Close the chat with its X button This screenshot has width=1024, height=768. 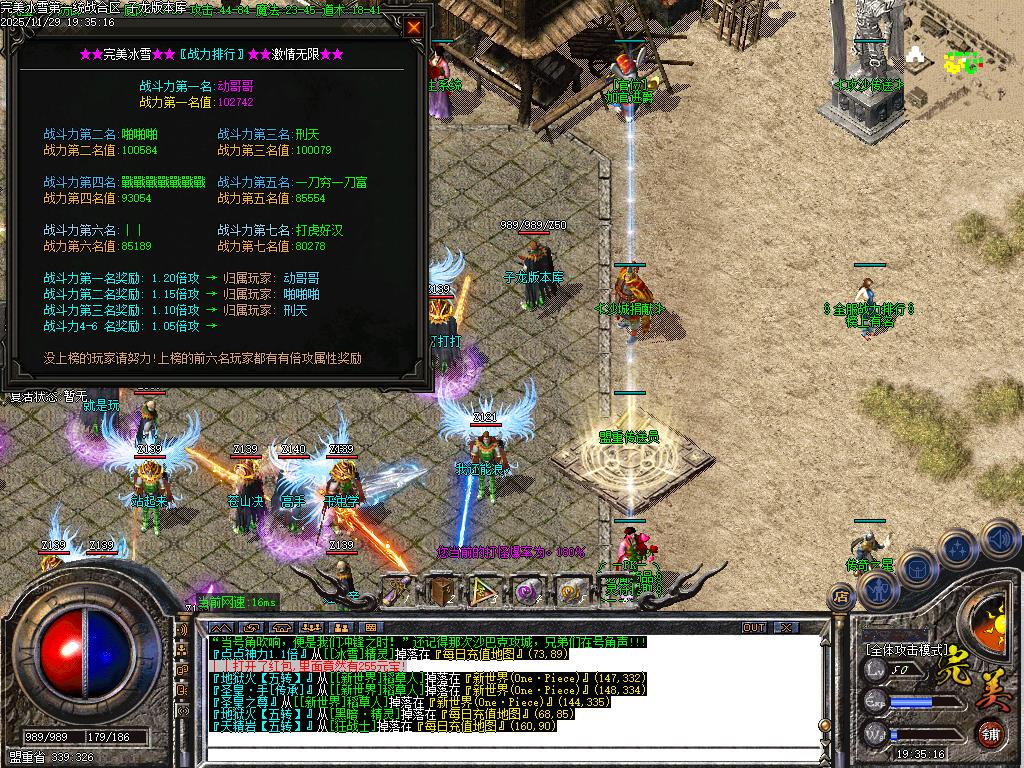point(787,628)
